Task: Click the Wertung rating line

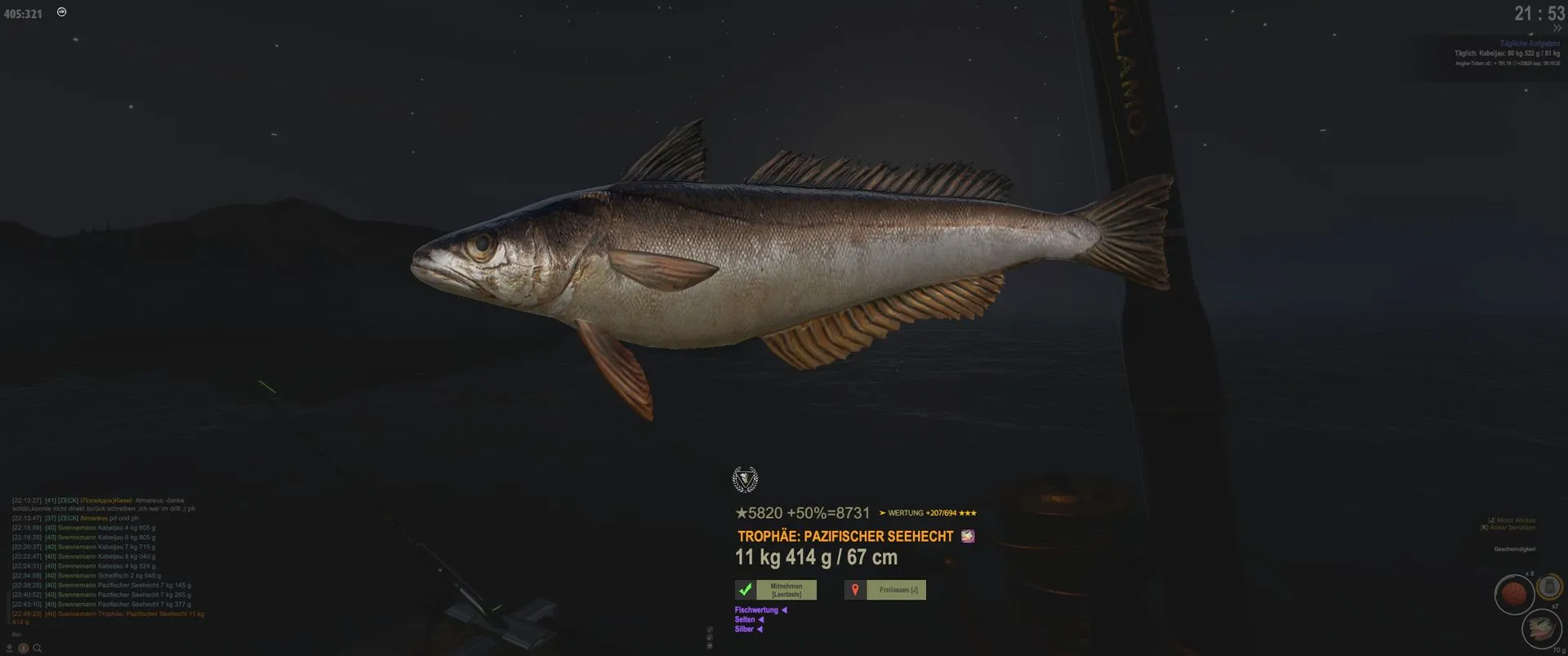Action: point(928,513)
